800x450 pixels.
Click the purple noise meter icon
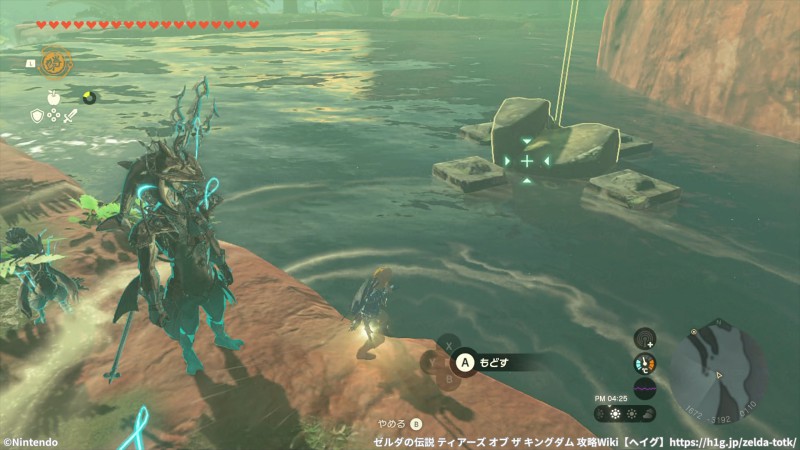click(x=645, y=388)
